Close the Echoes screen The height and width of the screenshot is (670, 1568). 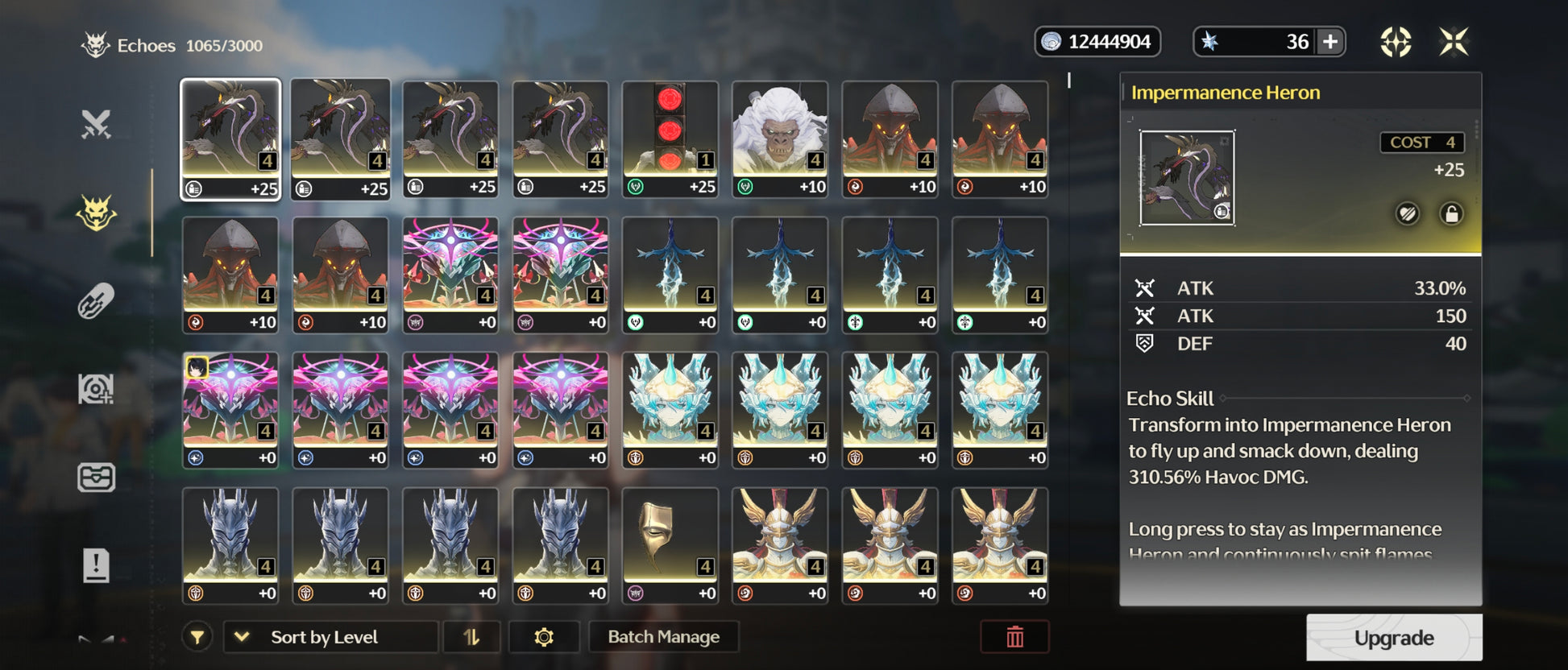(x=1454, y=42)
